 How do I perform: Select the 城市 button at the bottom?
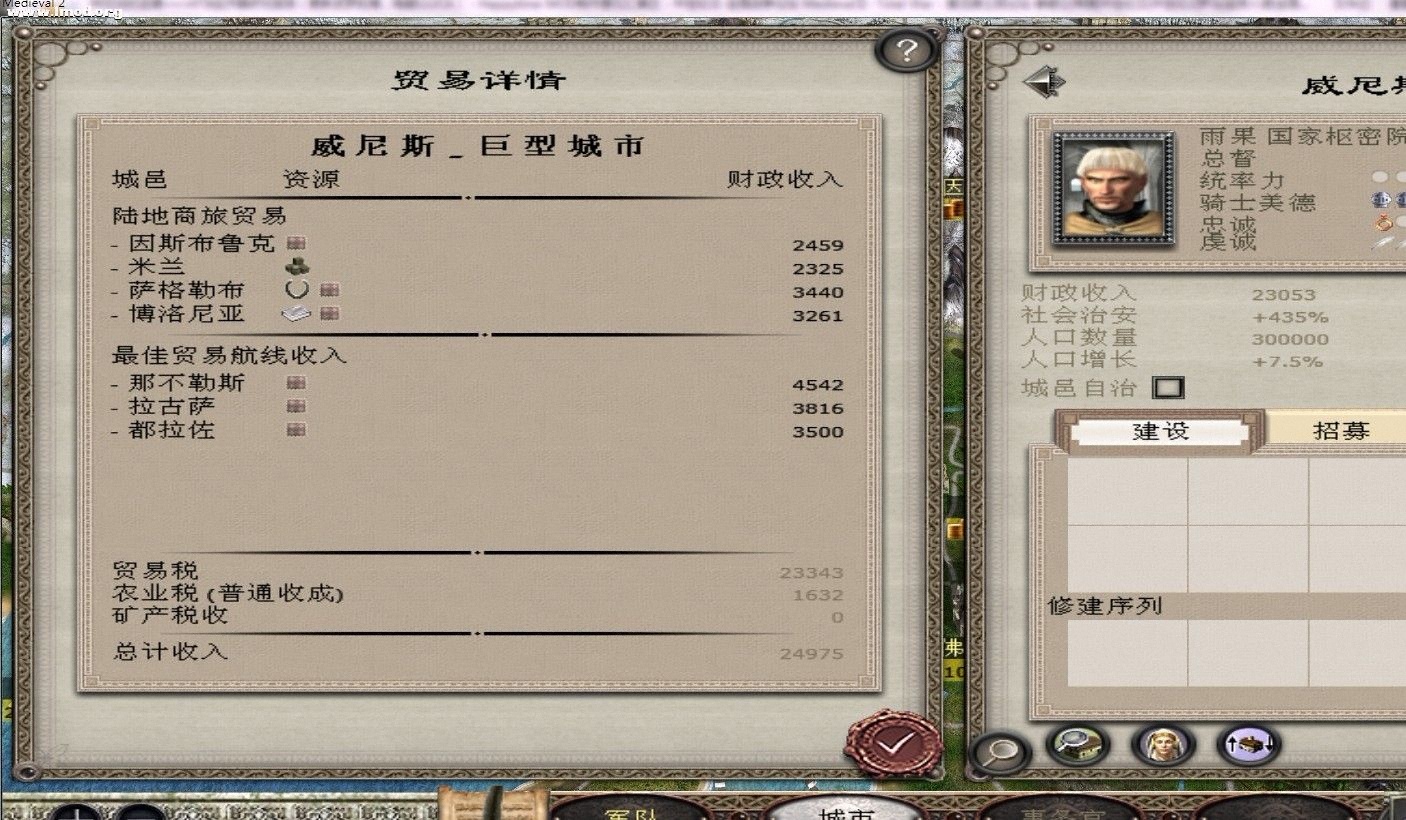pos(848,812)
